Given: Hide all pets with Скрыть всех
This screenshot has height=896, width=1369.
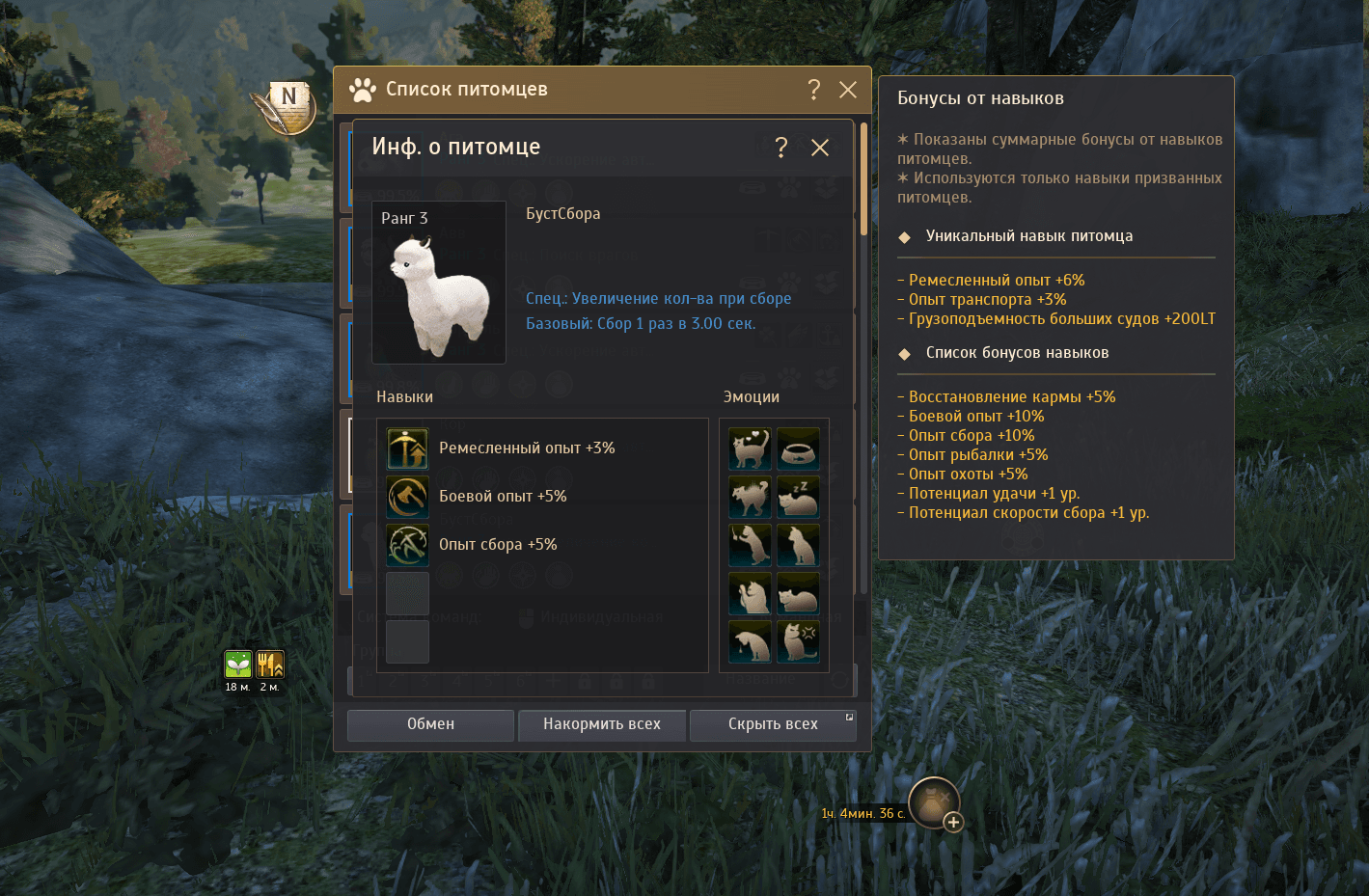Looking at the screenshot, I should (773, 724).
